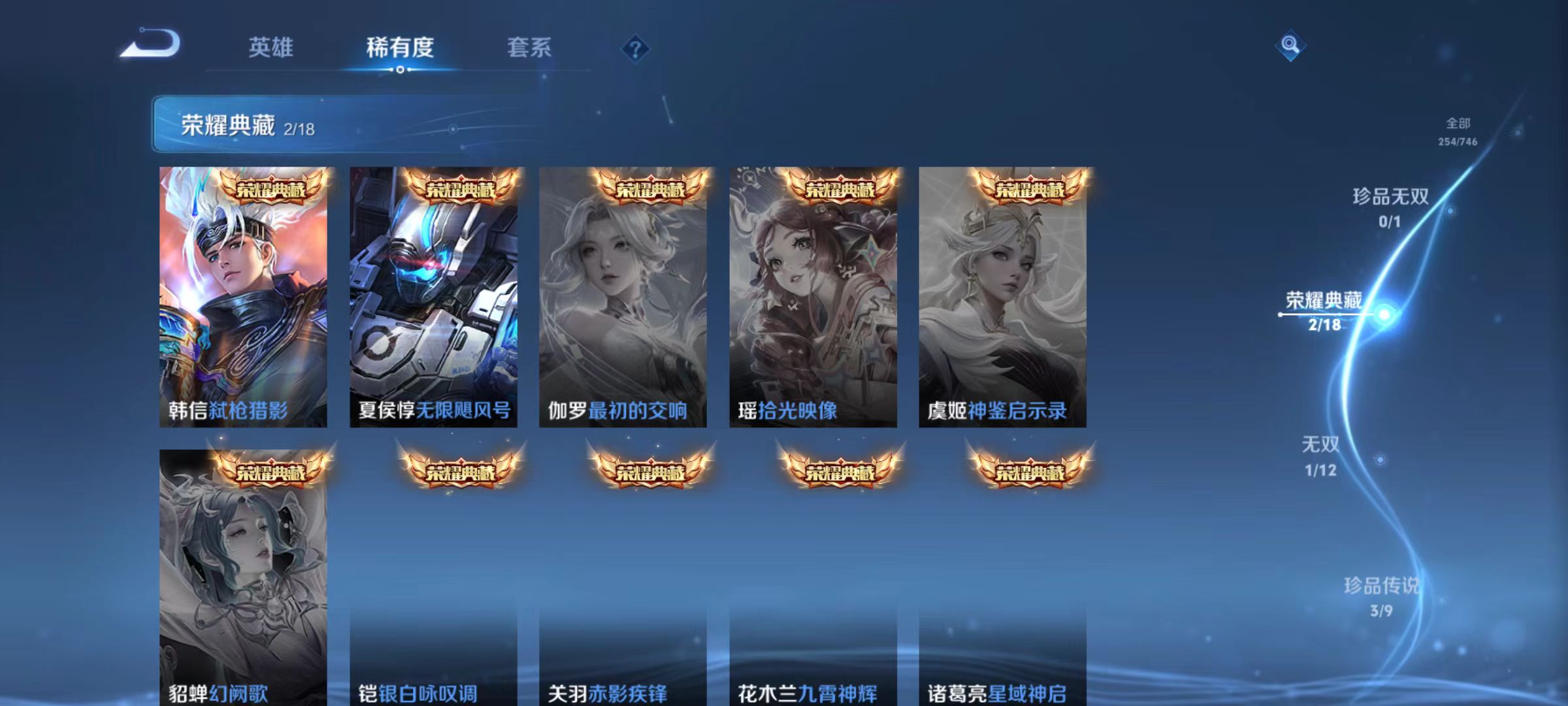Click the 荣耀典藏 badge on 夏侯惇's skin card
1568x706 pixels.
466,191
